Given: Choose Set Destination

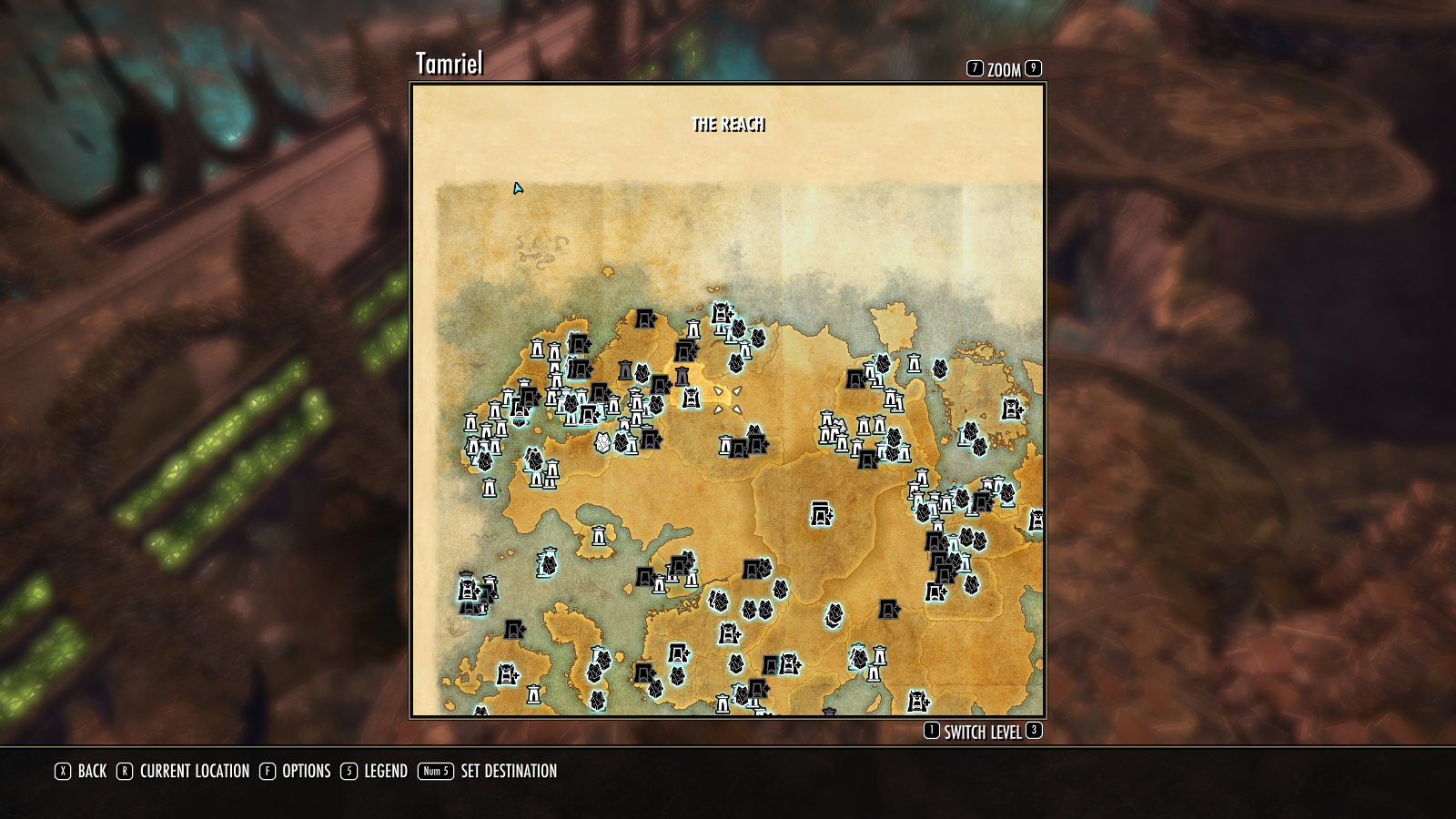Looking at the screenshot, I should click(508, 772).
